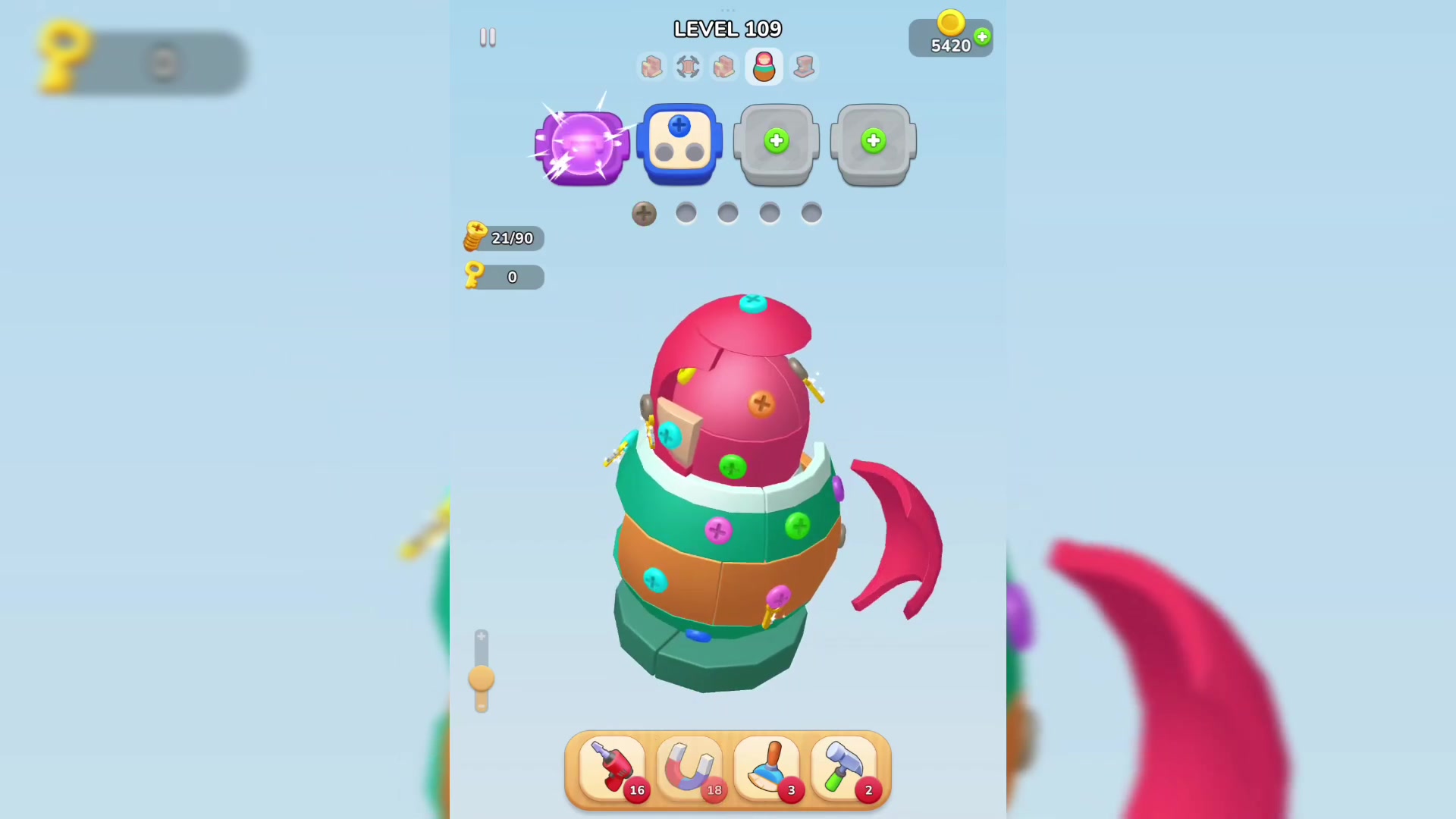Image resolution: width=1456 pixels, height=819 pixels.
Task: Select the matryoshka doll stage icon
Action: pyautogui.click(x=764, y=67)
